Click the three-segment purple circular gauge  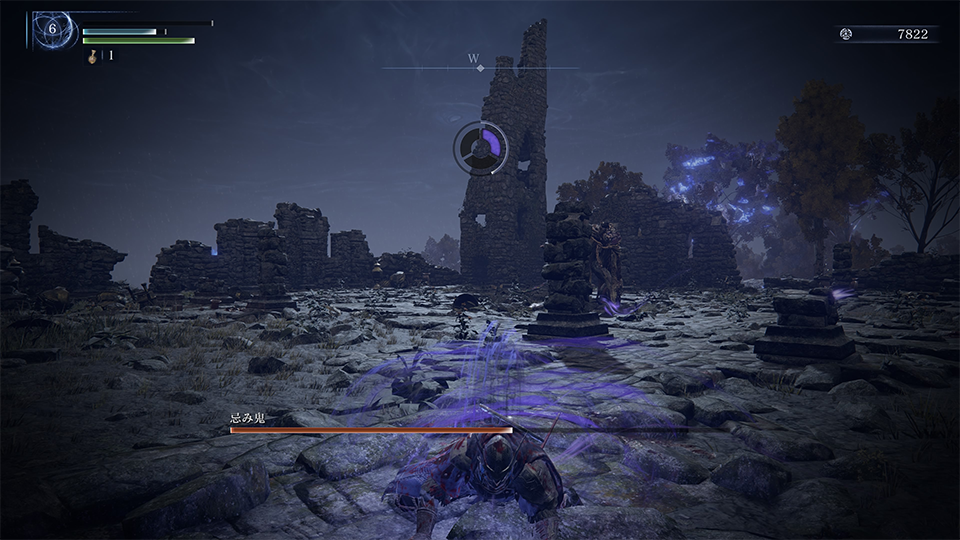(483, 149)
